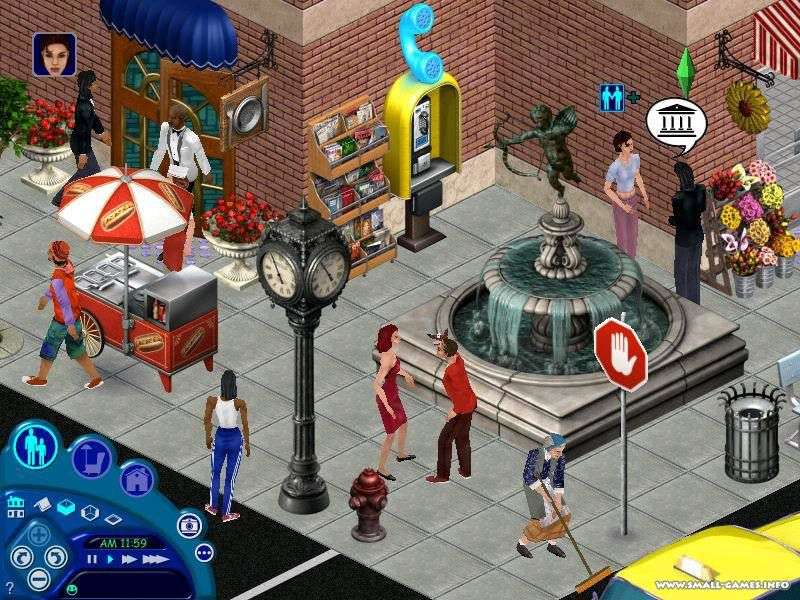Open the camera snapshot button
800x600 pixels.
[x=188, y=524]
